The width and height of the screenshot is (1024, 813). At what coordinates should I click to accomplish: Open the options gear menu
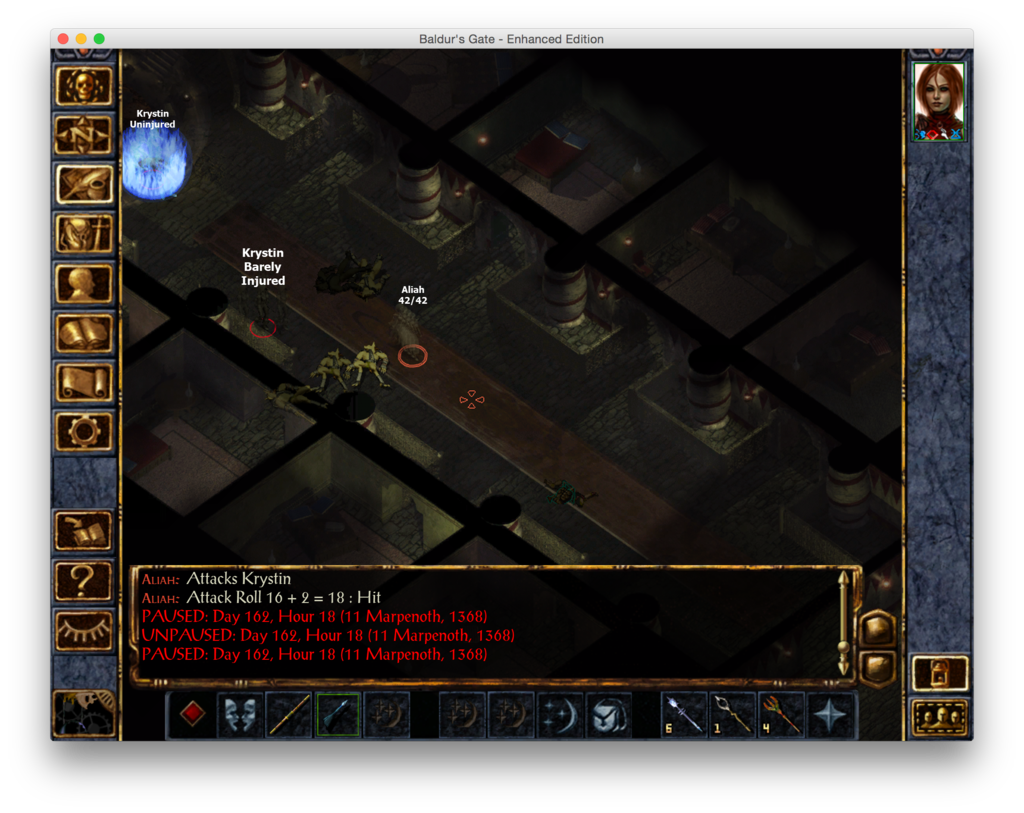coord(84,431)
